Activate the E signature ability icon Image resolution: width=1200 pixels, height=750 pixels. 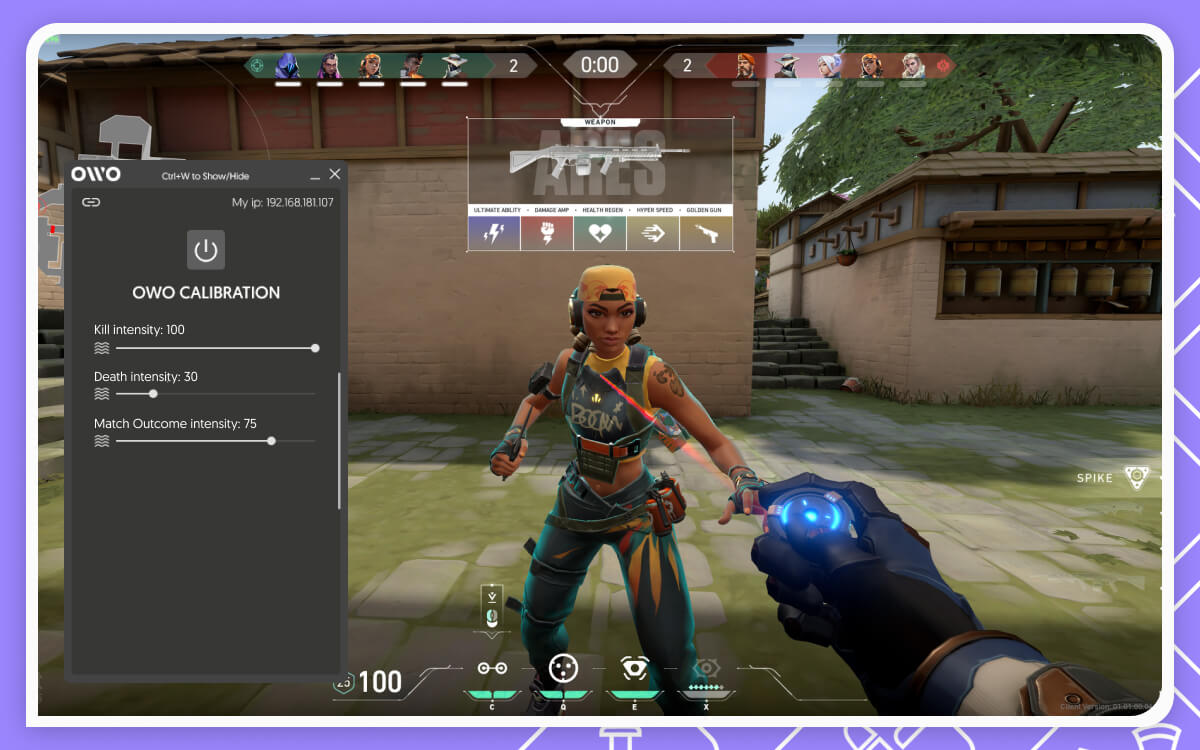point(635,668)
